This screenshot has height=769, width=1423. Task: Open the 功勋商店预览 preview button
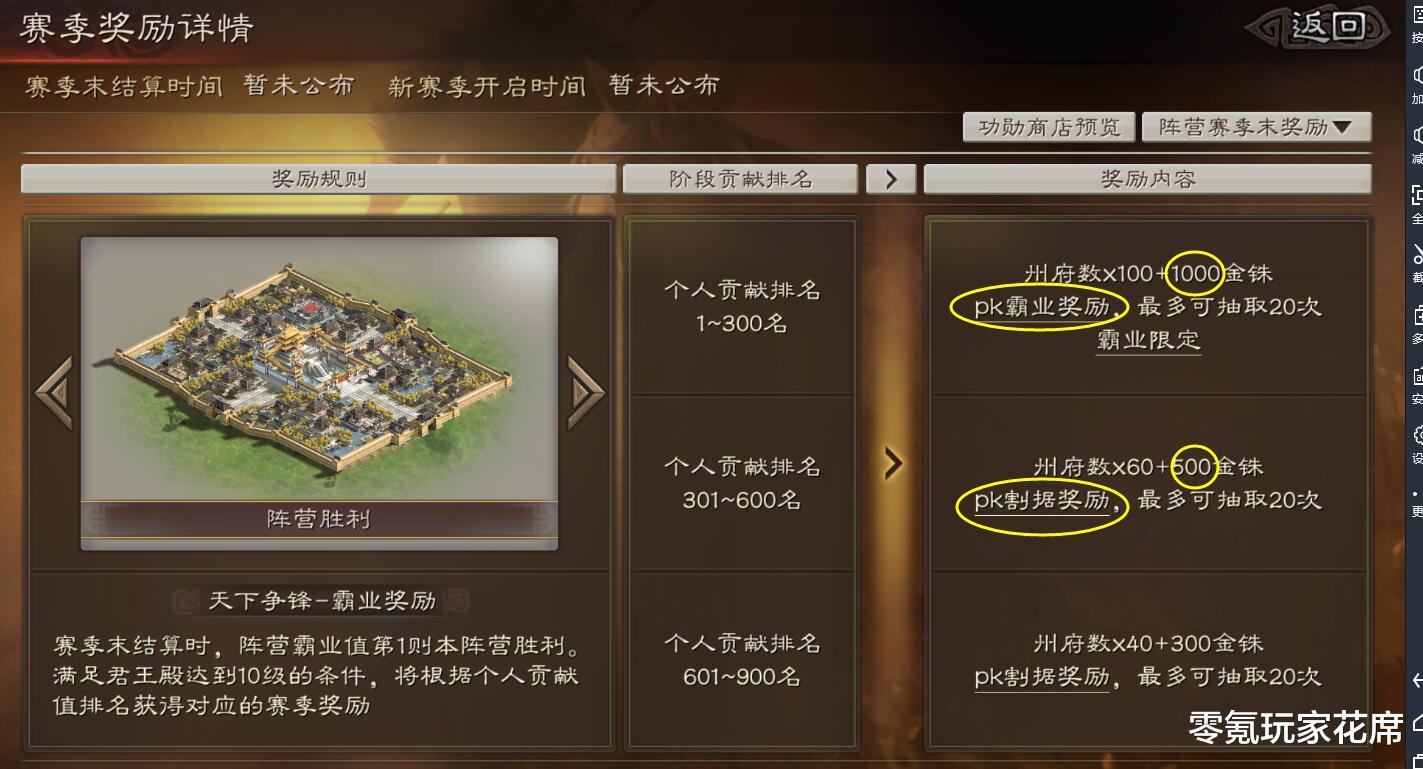coord(1047,127)
